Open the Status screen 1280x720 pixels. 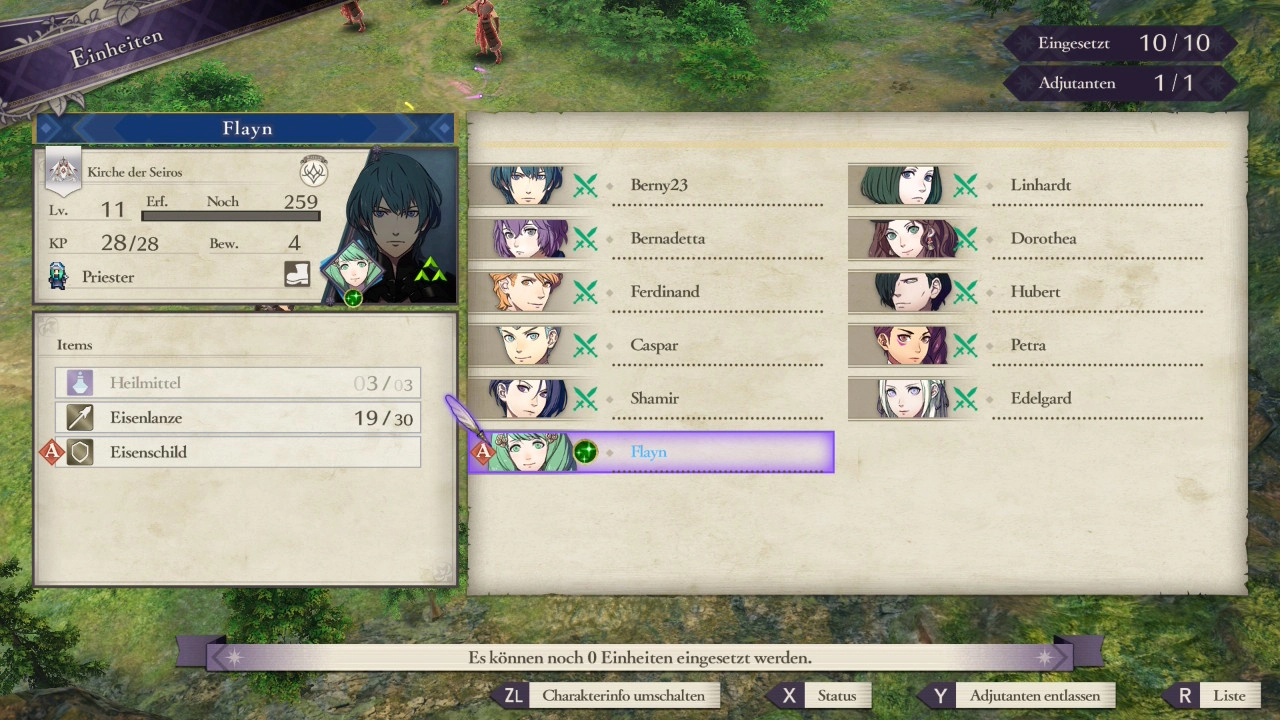tap(822, 695)
